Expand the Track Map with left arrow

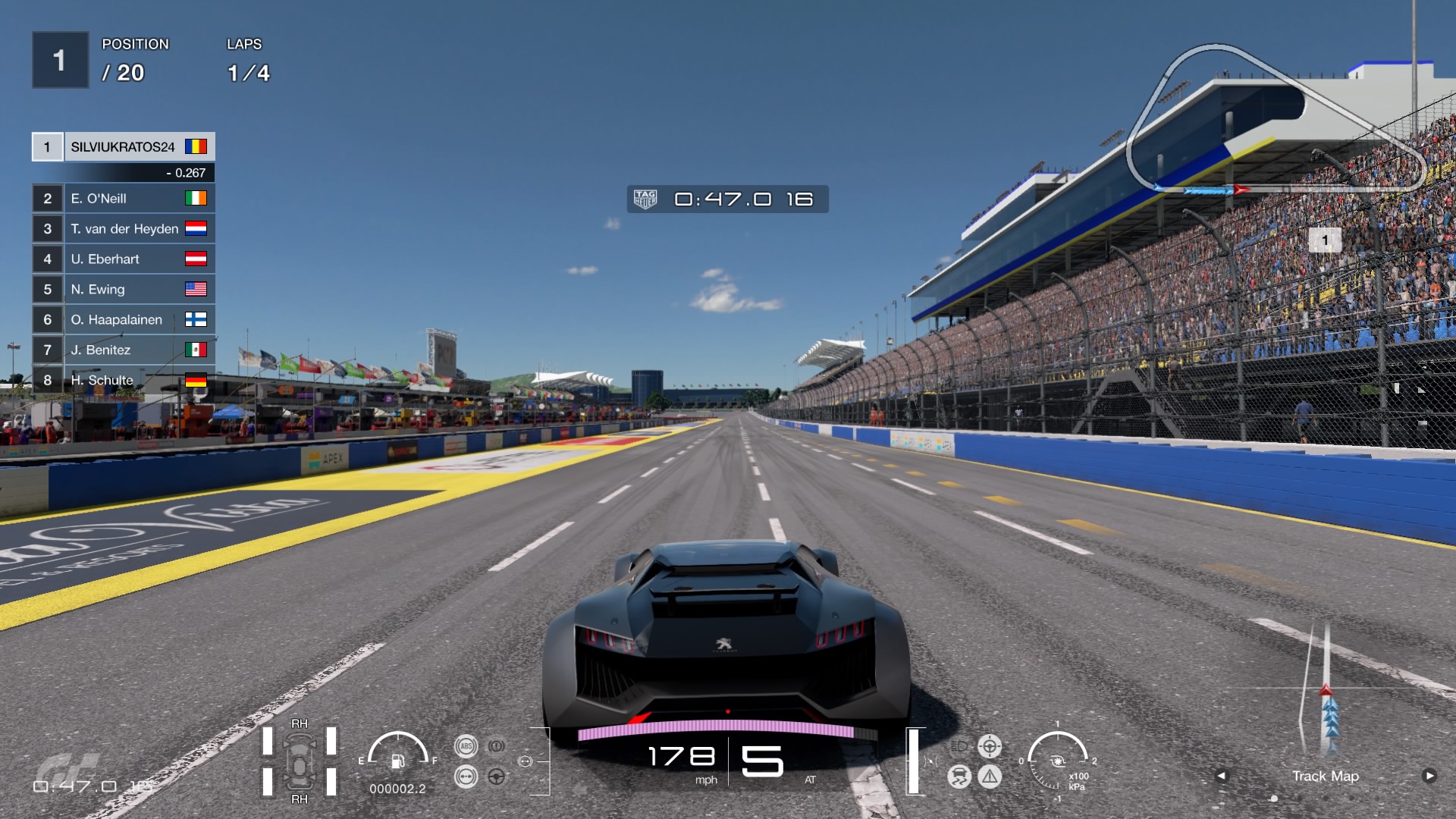1222,776
